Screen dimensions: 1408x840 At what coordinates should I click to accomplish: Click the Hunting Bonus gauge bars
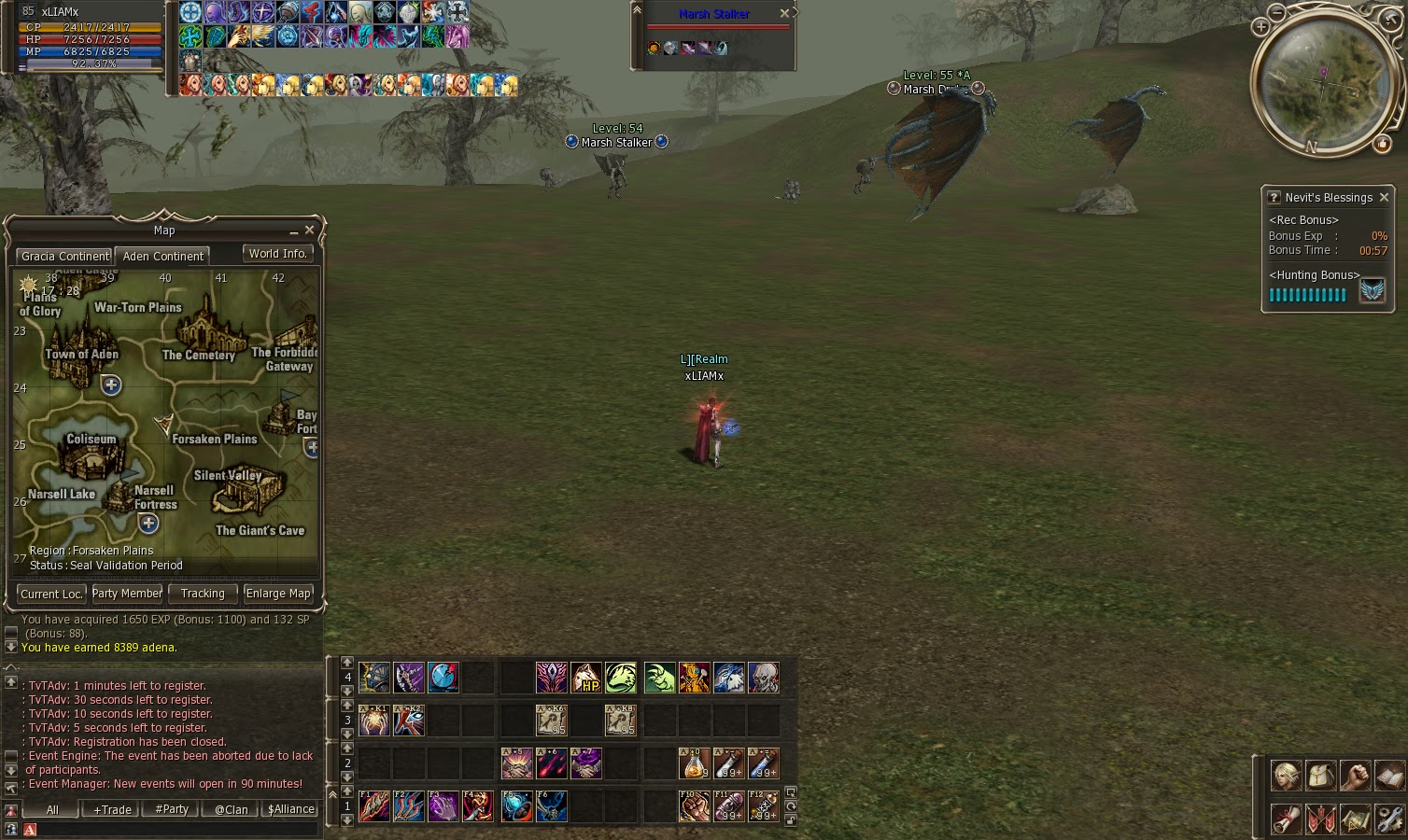point(1307,294)
